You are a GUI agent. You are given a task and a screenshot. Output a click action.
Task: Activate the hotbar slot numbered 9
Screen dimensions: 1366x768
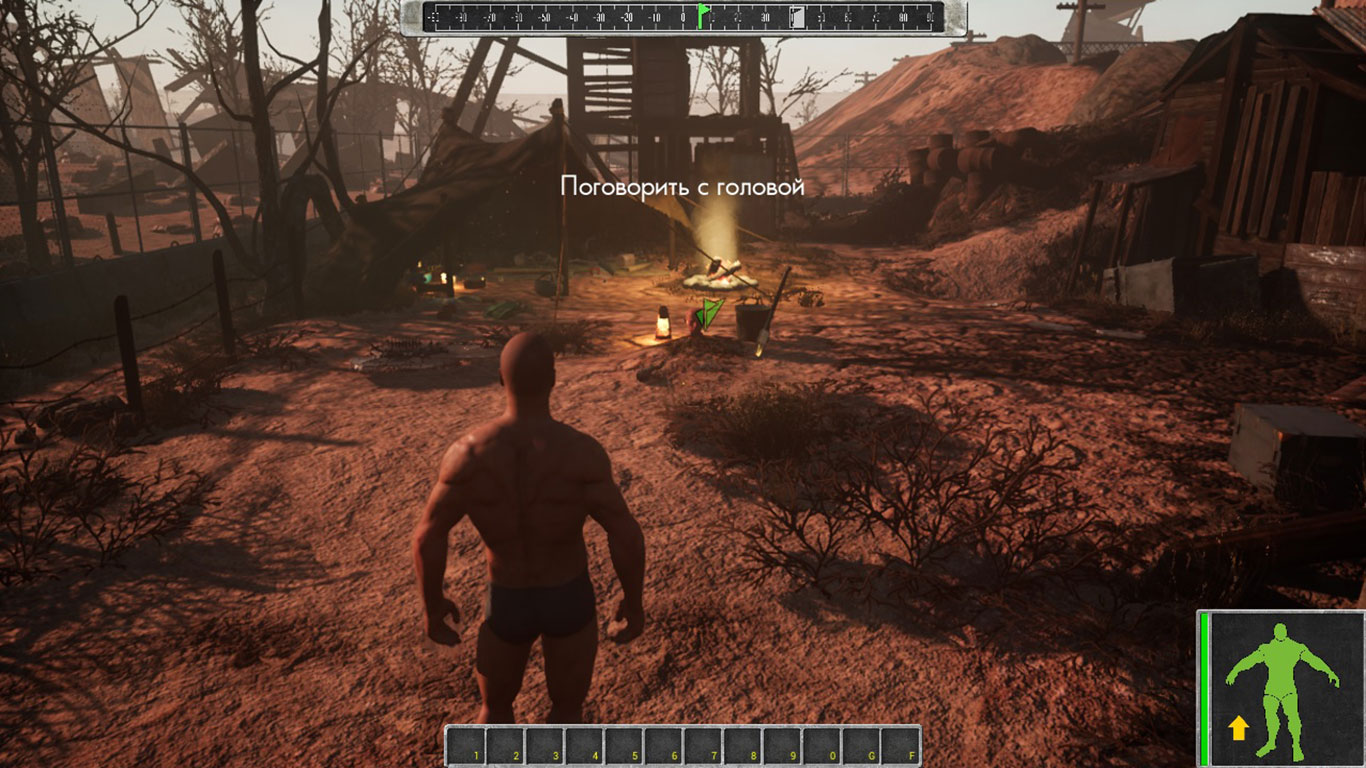pyautogui.click(x=782, y=746)
